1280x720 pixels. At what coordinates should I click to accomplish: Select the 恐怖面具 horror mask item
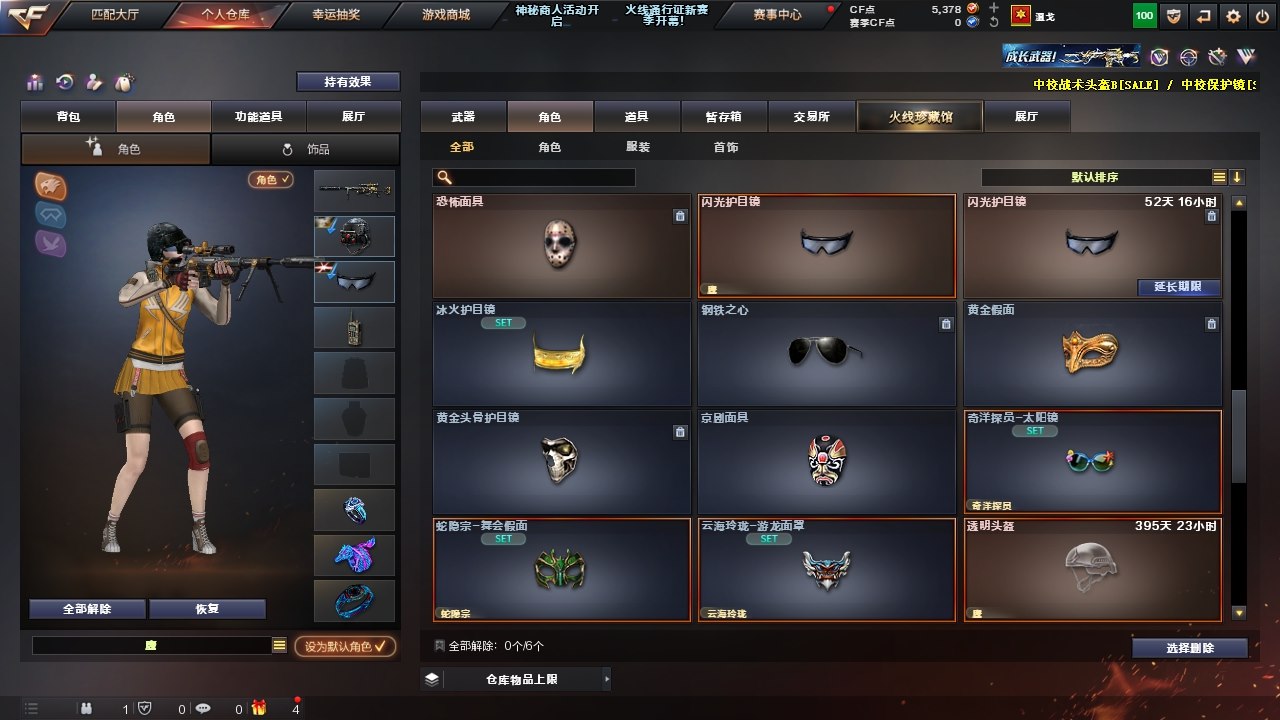561,245
